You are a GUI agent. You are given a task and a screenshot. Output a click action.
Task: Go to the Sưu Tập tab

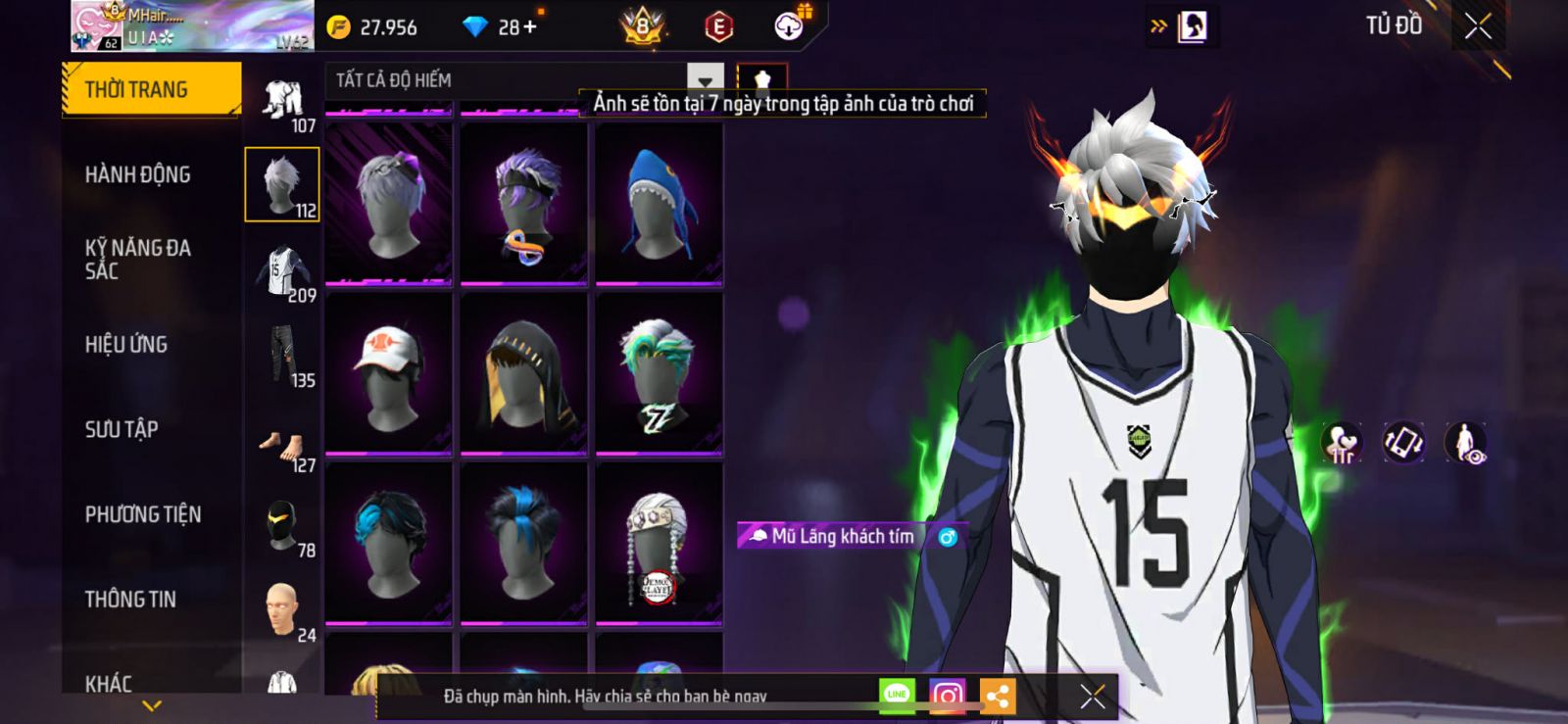(x=122, y=429)
